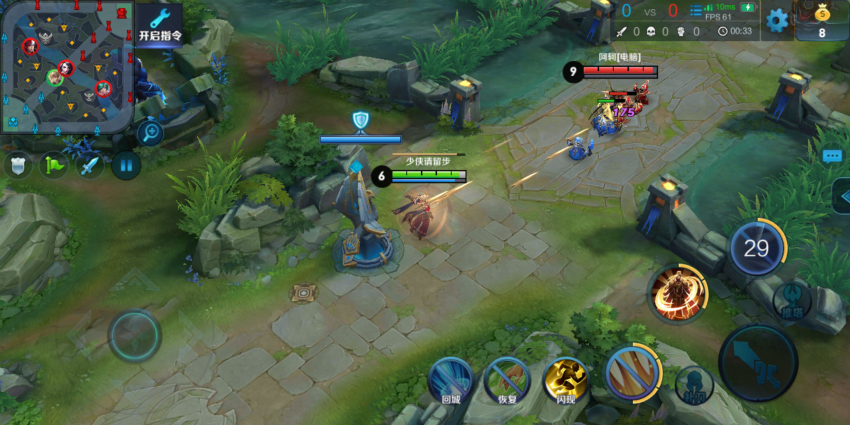Open the minimap
Screen dimensions: 850x425
pyautogui.click(x=67, y=66)
